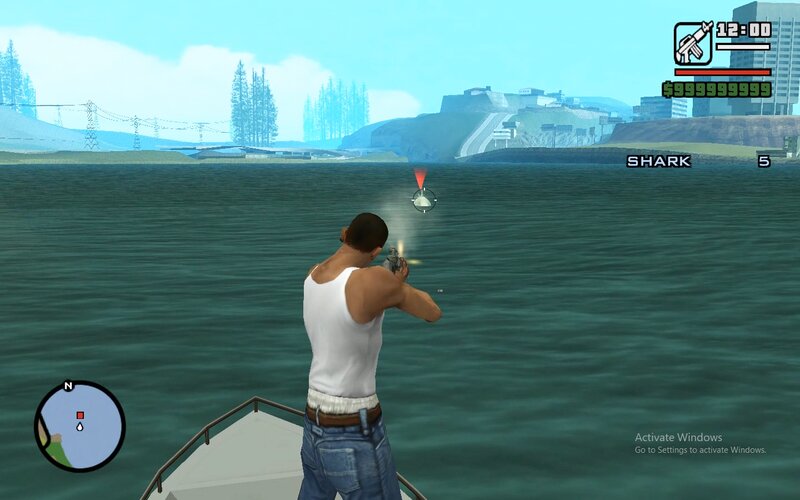Screen dimensions: 800x500
Task: Select the red square marker on radar
Action: pyautogui.click(x=80, y=414)
